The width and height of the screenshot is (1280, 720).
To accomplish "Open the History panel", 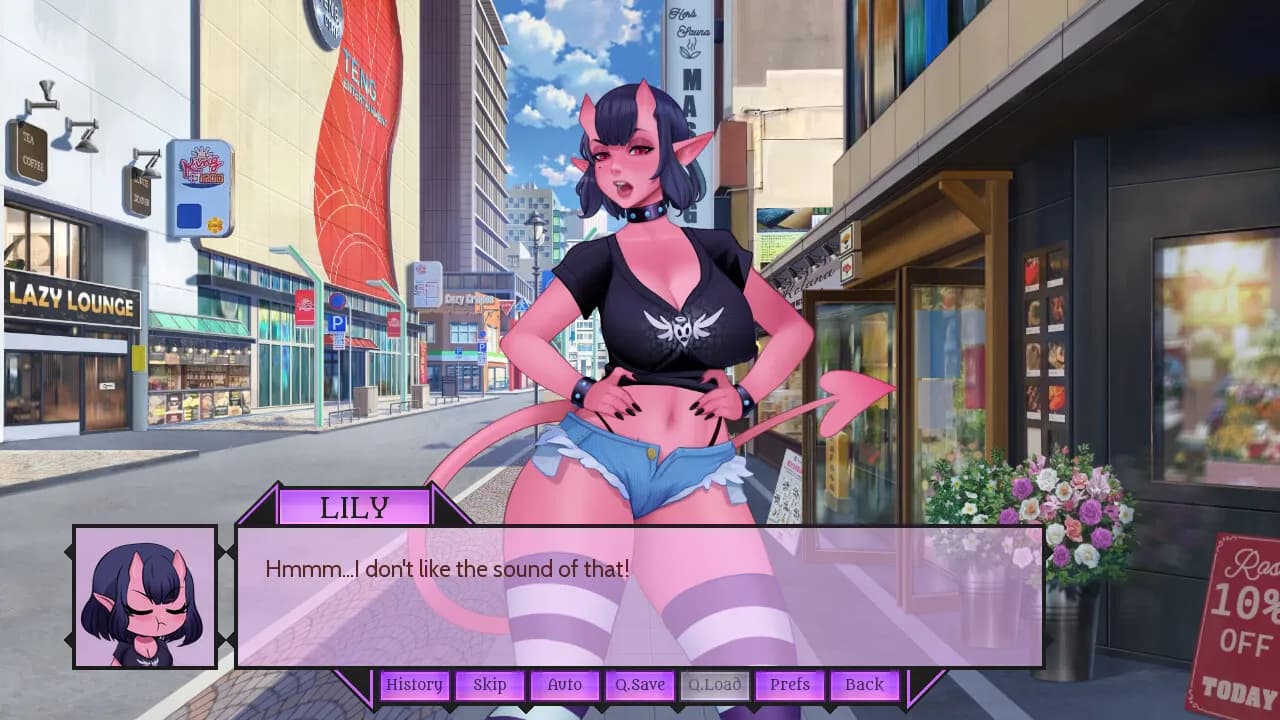I will [414, 685].
